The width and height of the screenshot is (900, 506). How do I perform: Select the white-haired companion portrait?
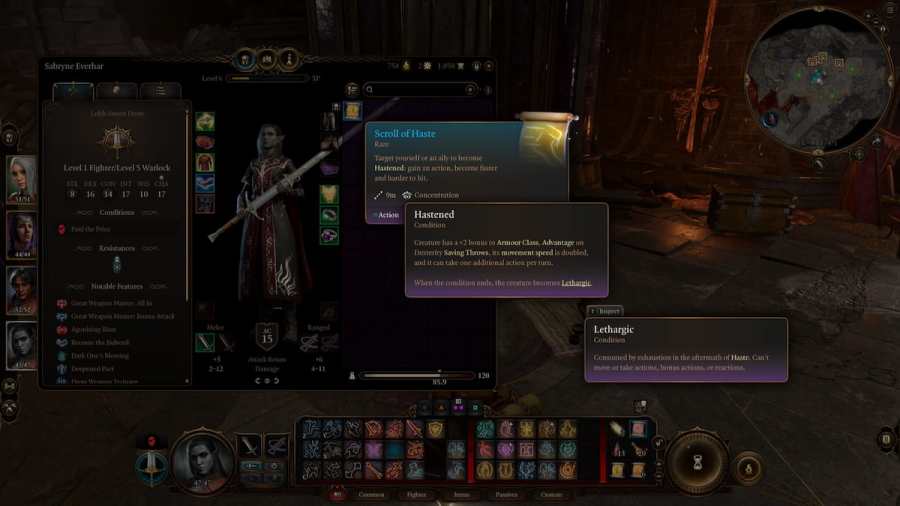tap(22, 178)
